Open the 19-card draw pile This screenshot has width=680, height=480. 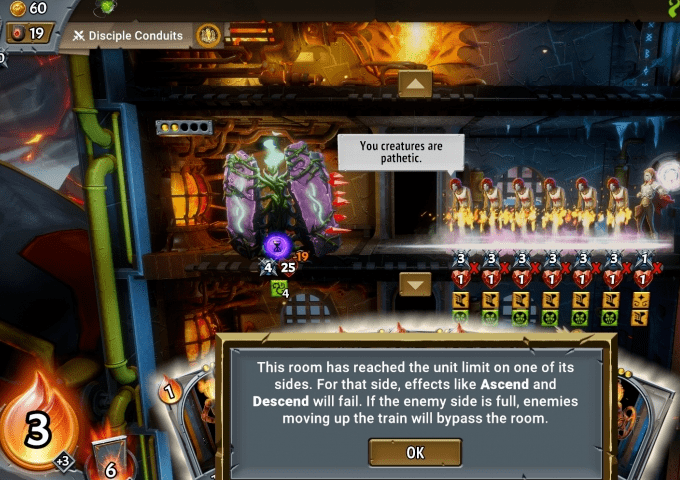click(x=30, y=34)
